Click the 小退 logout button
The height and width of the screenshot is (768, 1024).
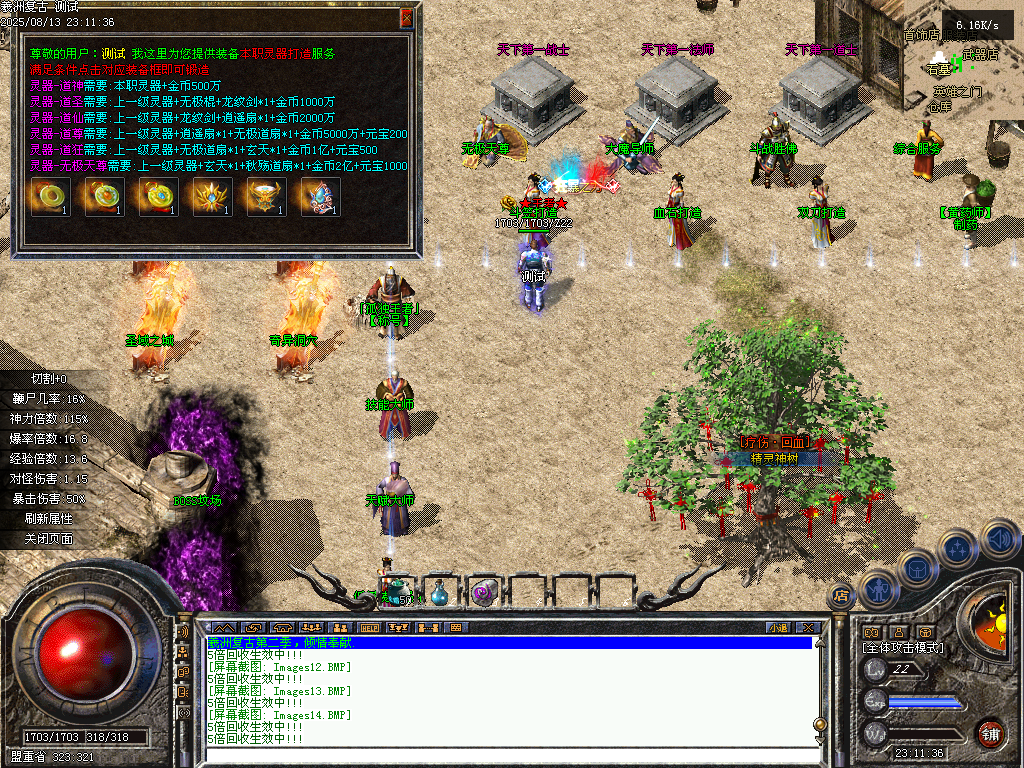778,628
